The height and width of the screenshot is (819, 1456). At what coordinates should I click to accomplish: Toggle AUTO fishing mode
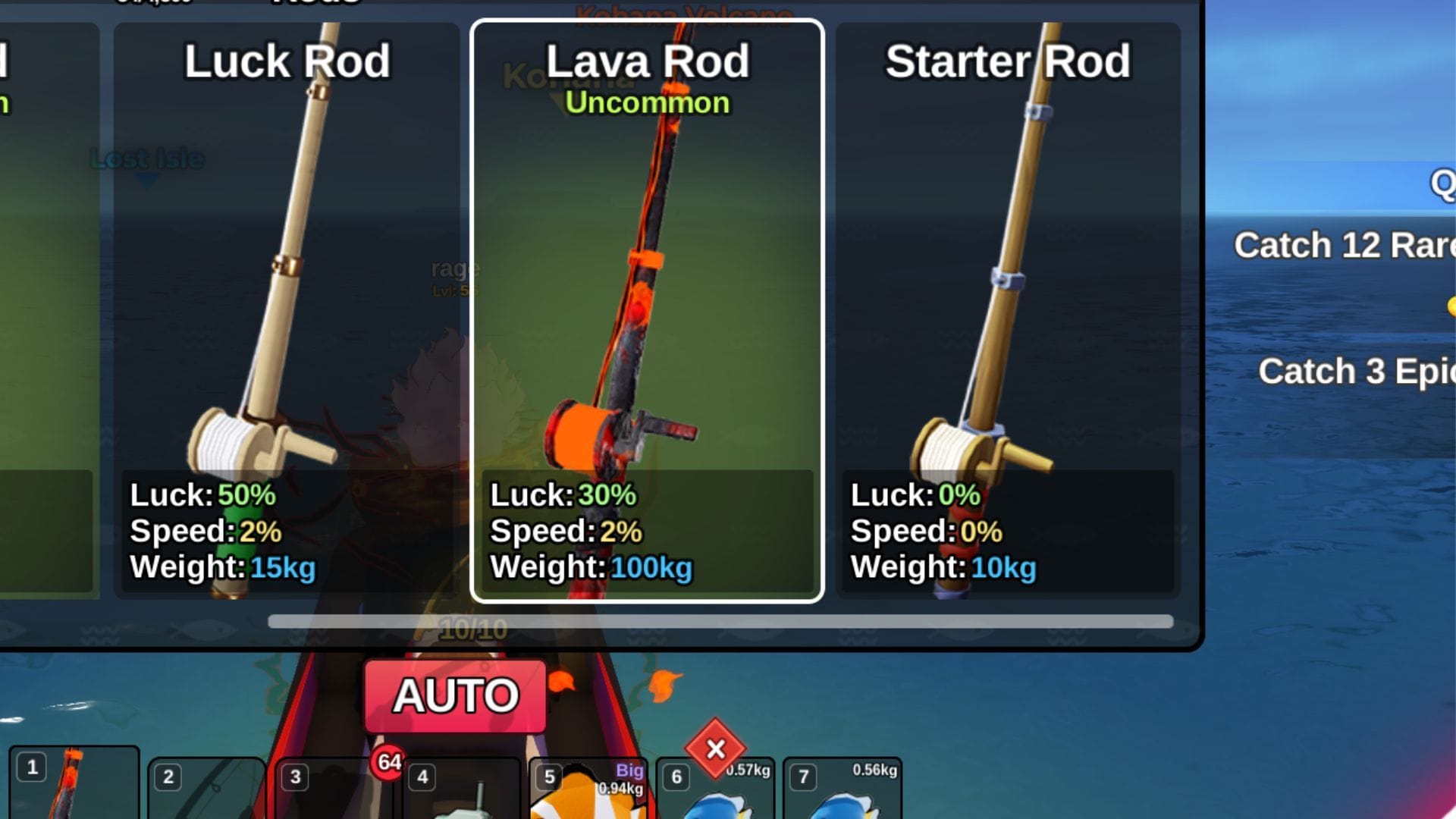pyautogui.click(x=455, y=695)
